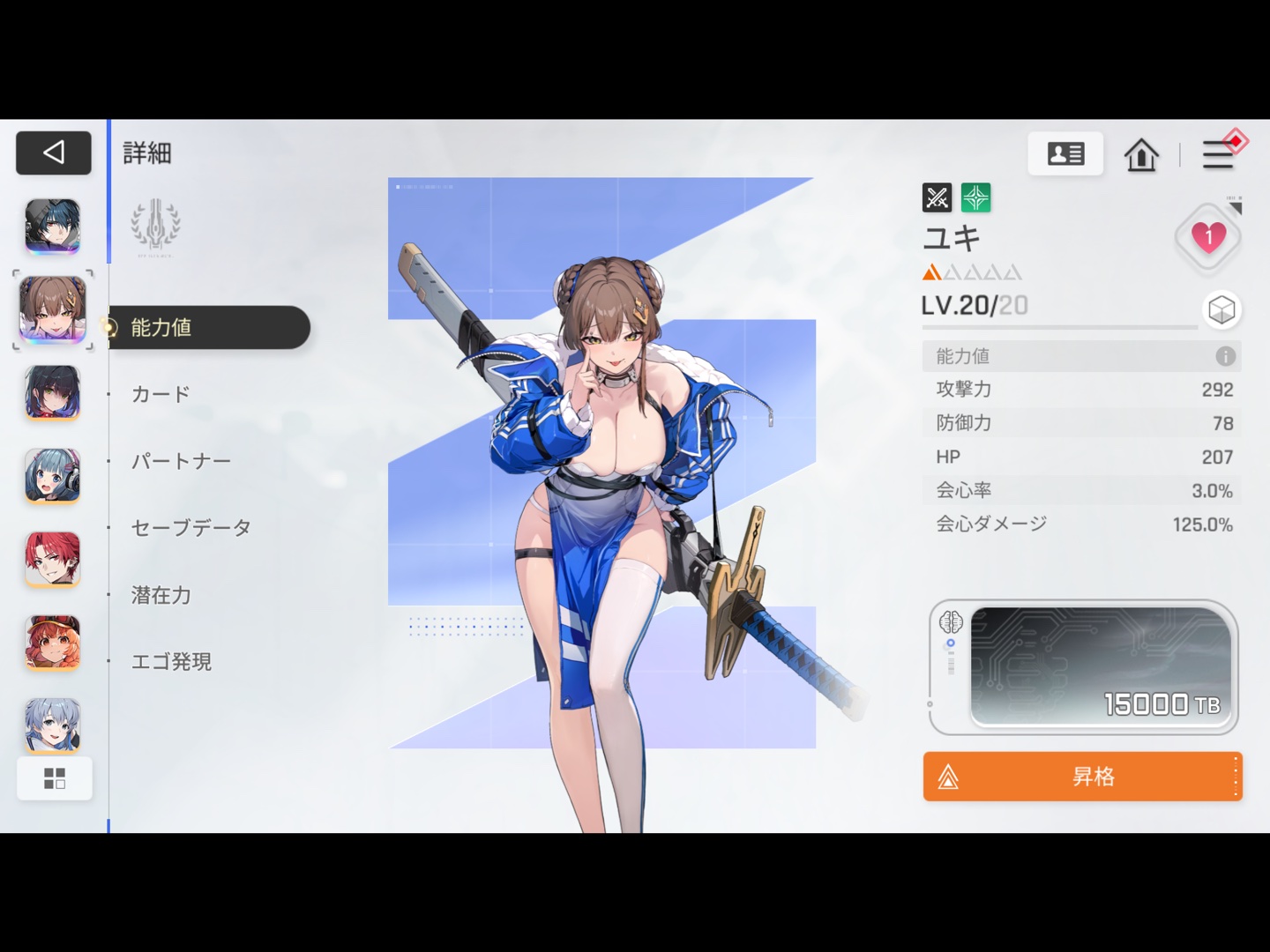1270x952 pixels.
Task: Open the 潜在力 tab
Action: 161,595
